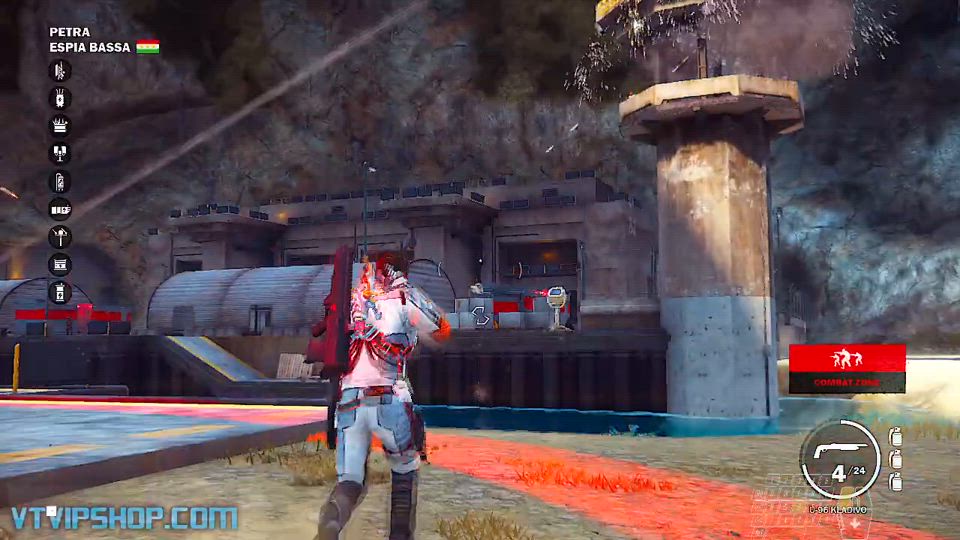Click the Petra Espia Bassa location title

pyautogui.click(x=90, y=39)
